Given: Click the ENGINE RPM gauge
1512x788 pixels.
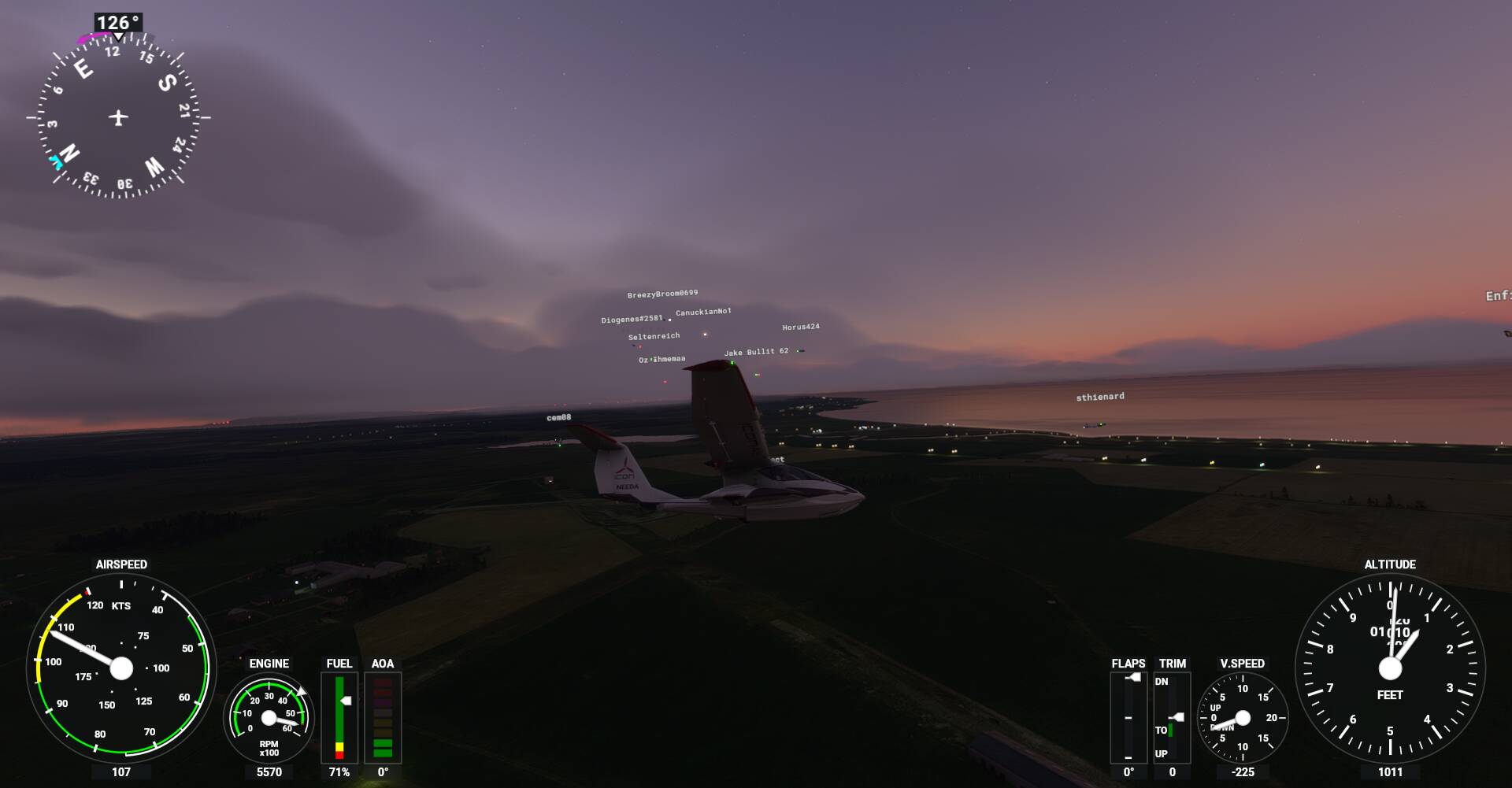Looking at the screenshot, I should [270, 717].
